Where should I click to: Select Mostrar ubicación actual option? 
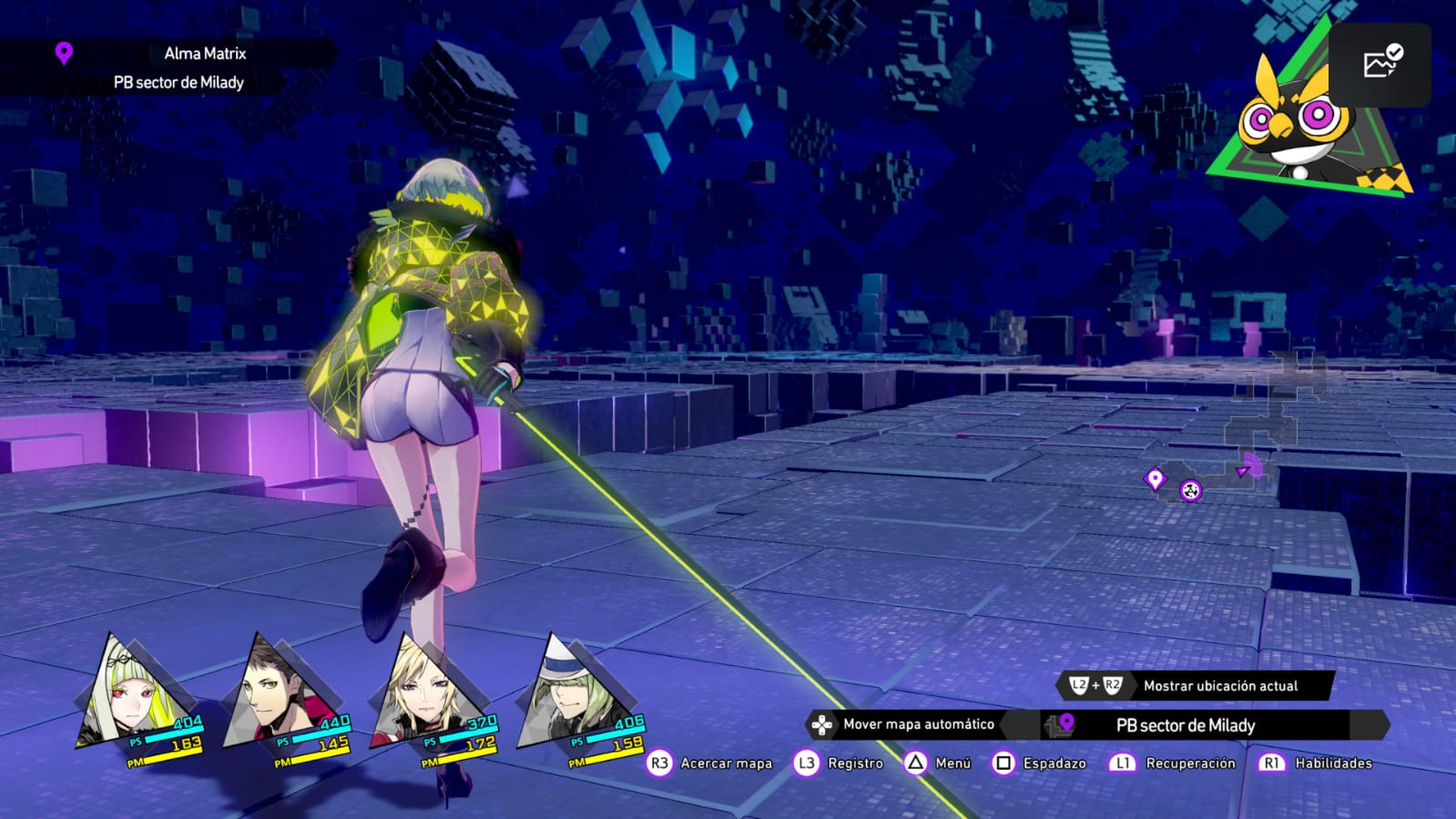tap(1220, 686)
